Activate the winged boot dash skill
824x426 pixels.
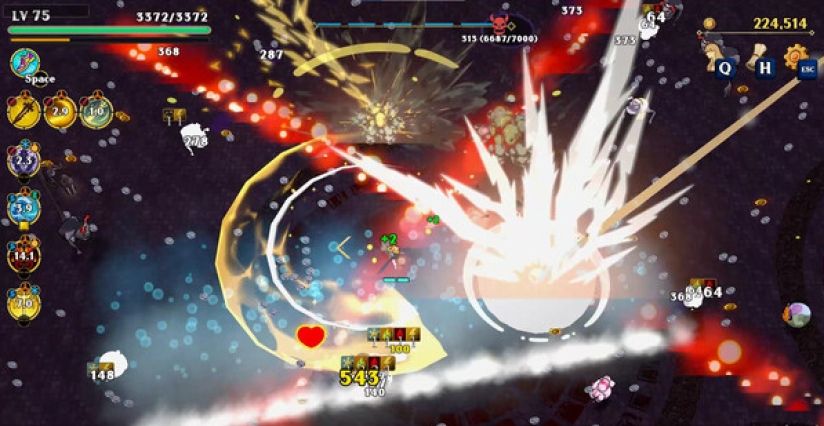[25, 64]
